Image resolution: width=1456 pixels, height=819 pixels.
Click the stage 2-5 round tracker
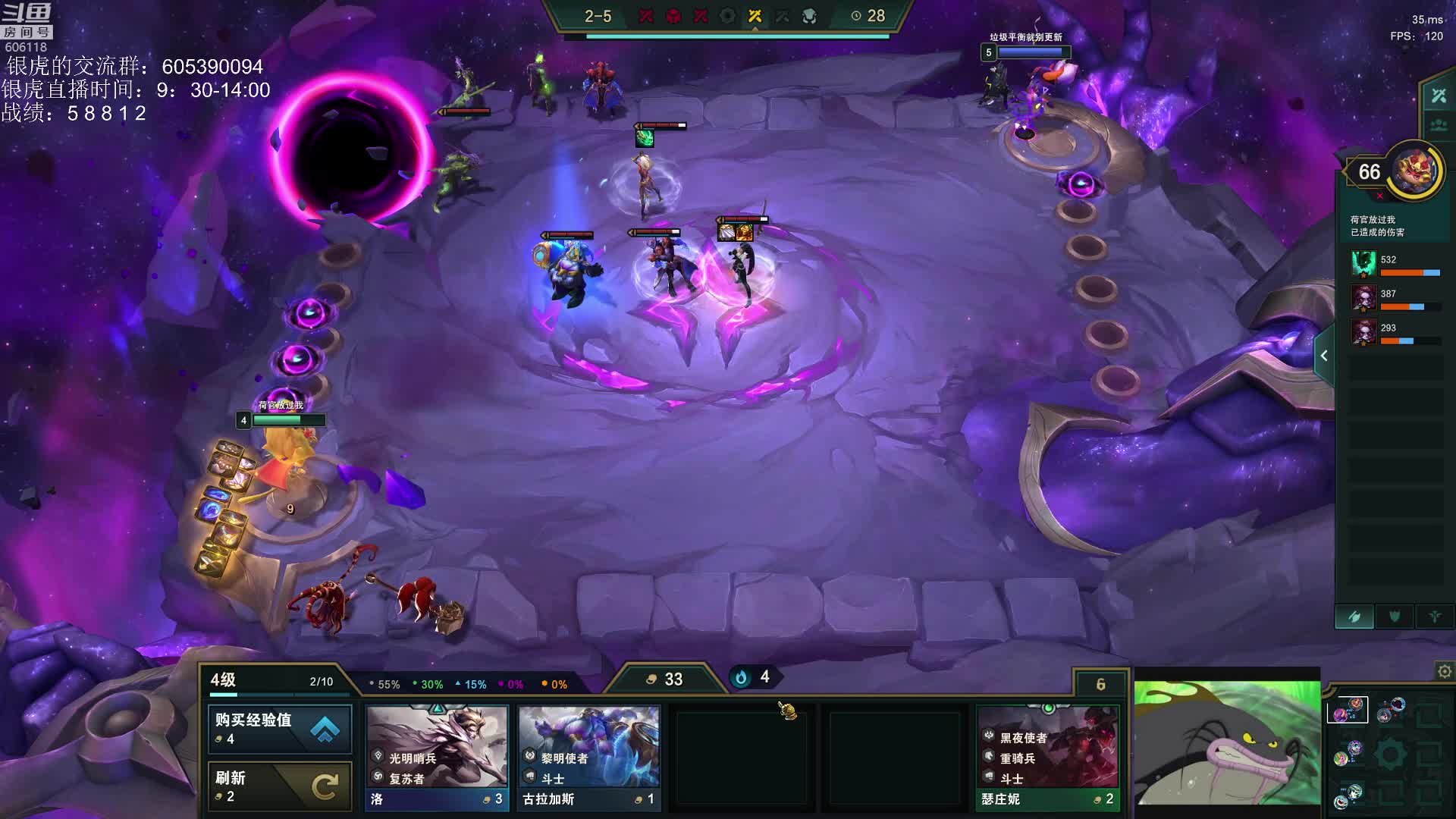(598, 16)
